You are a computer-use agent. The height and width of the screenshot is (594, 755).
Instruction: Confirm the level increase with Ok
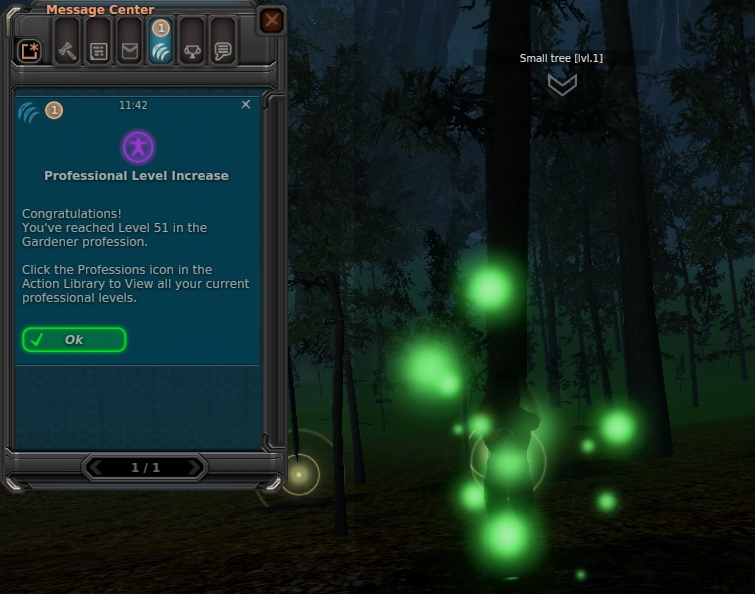(74, 340)
